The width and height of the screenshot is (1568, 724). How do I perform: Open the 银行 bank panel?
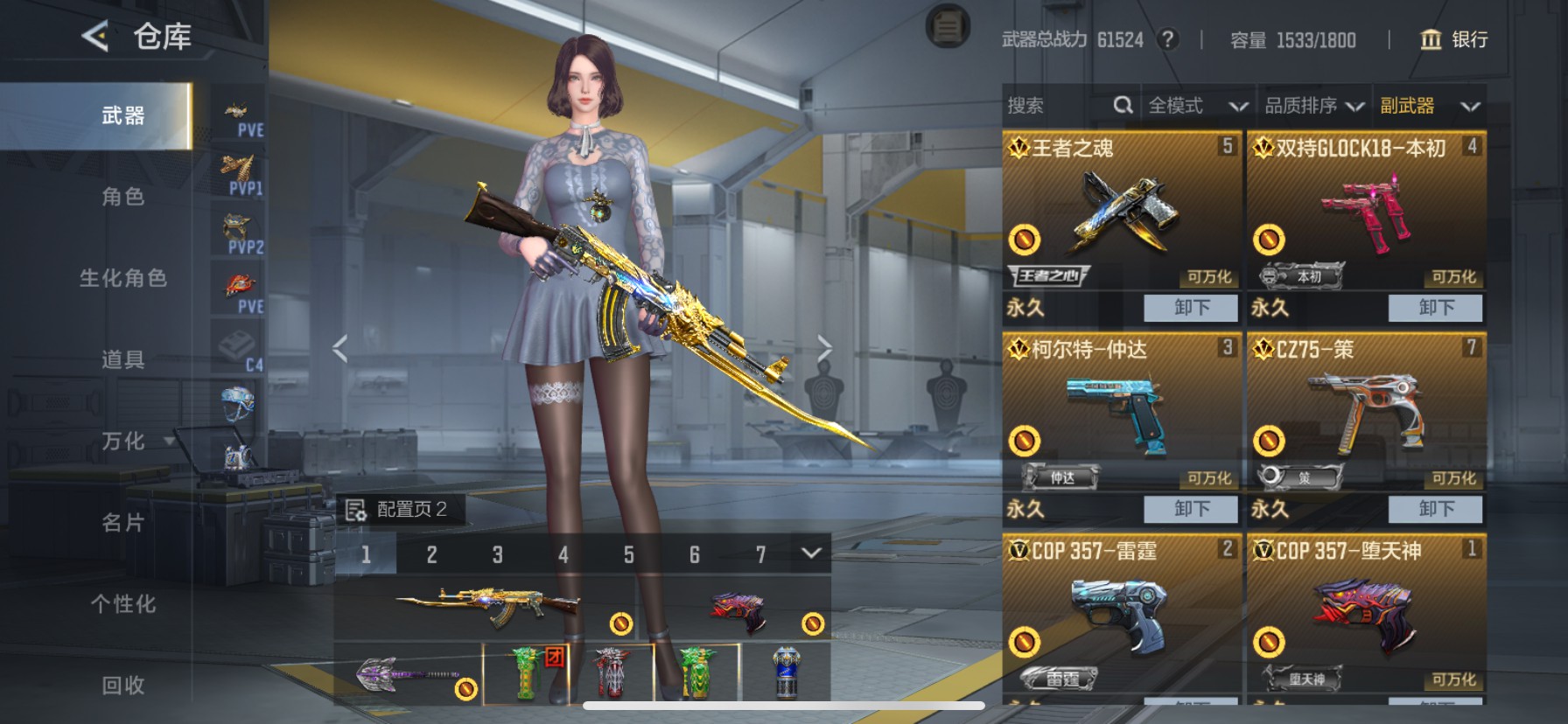[1452, 40]
